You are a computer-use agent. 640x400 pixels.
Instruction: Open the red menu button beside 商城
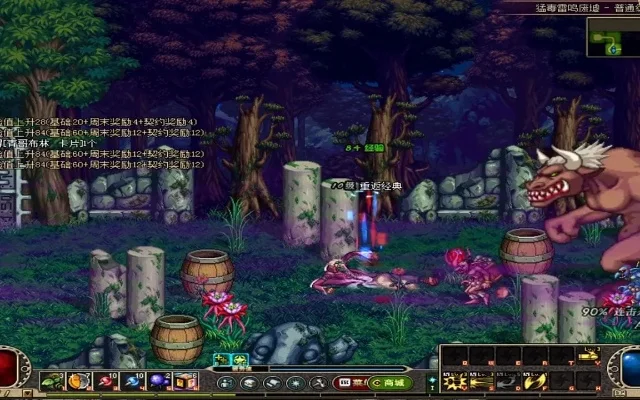point(348,382)
